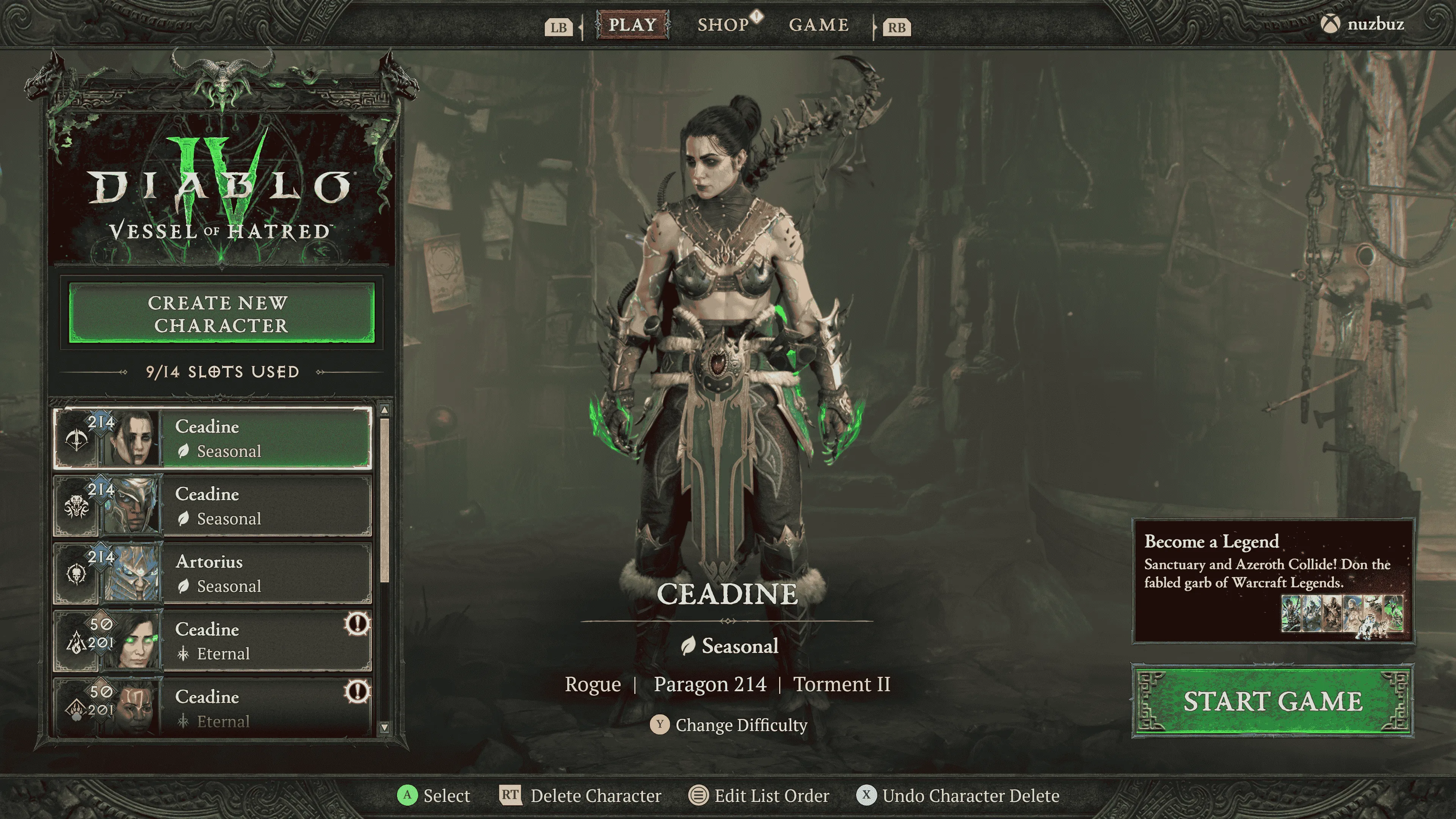Select the Artorius seasonal character
This screenshot has width=1456, height=819.
click(x=212, y=573)
